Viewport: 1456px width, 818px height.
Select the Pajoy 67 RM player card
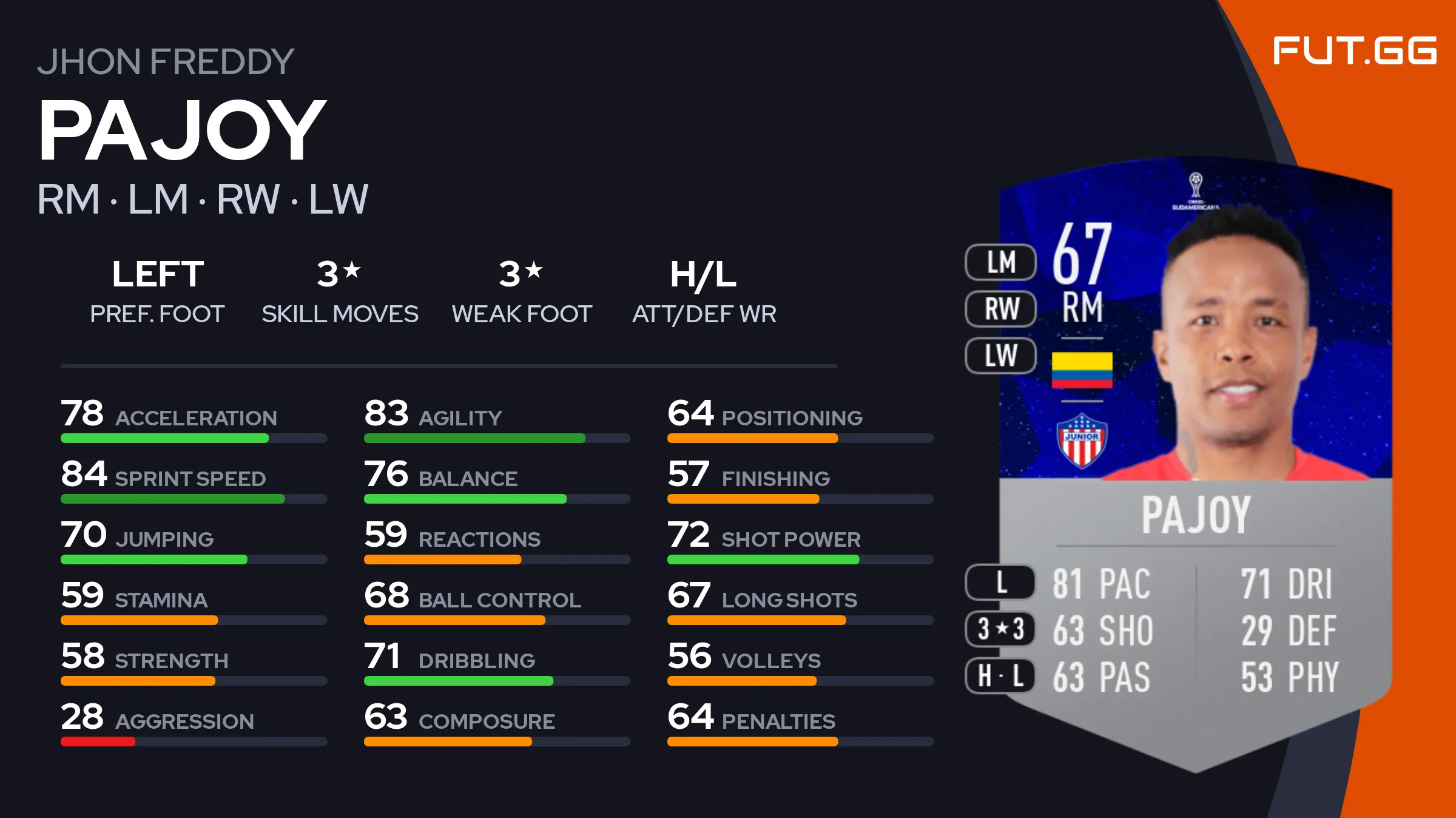pos(1195,461)
